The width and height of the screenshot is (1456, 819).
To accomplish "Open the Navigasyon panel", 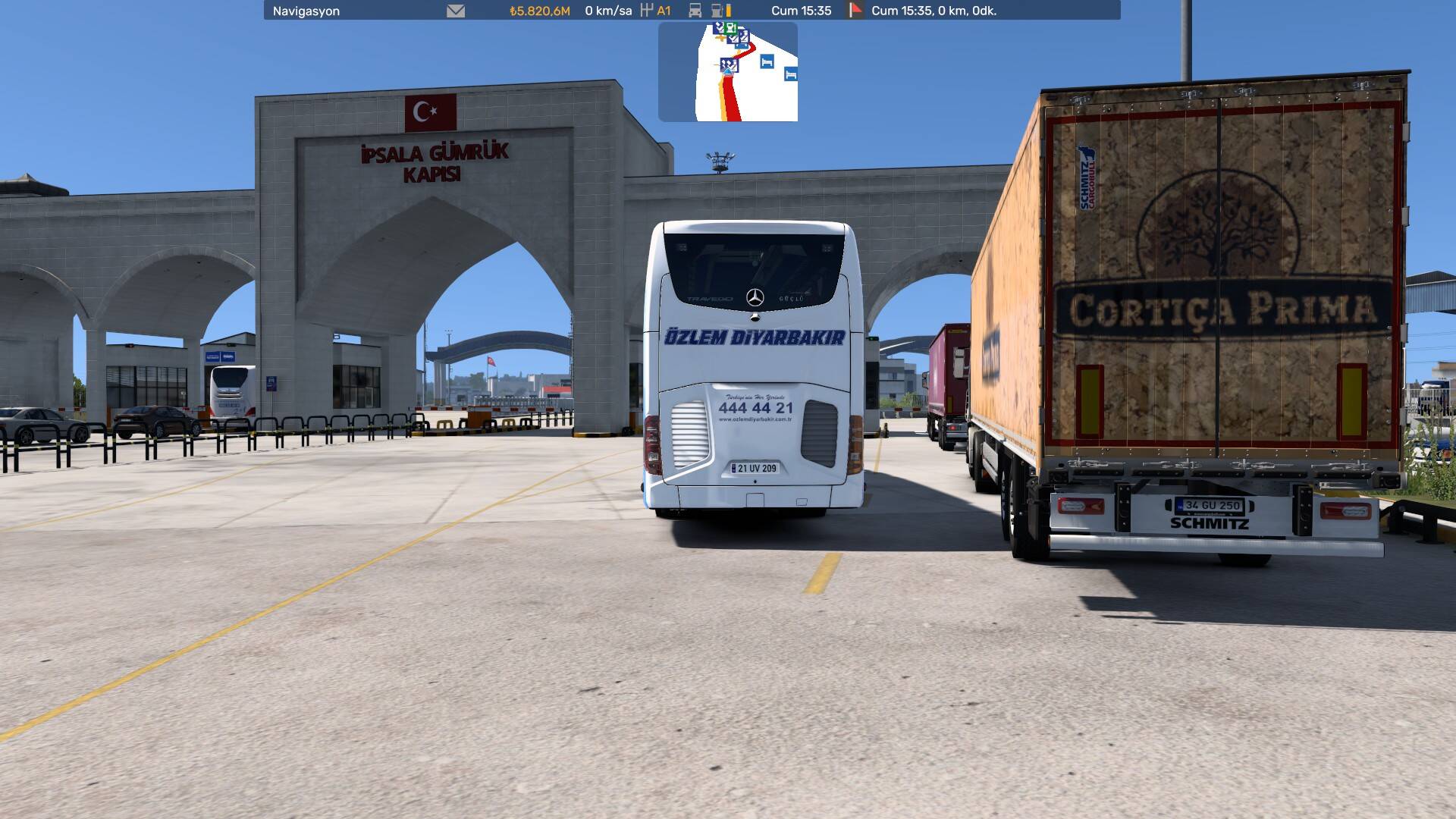I will (306, 11).
